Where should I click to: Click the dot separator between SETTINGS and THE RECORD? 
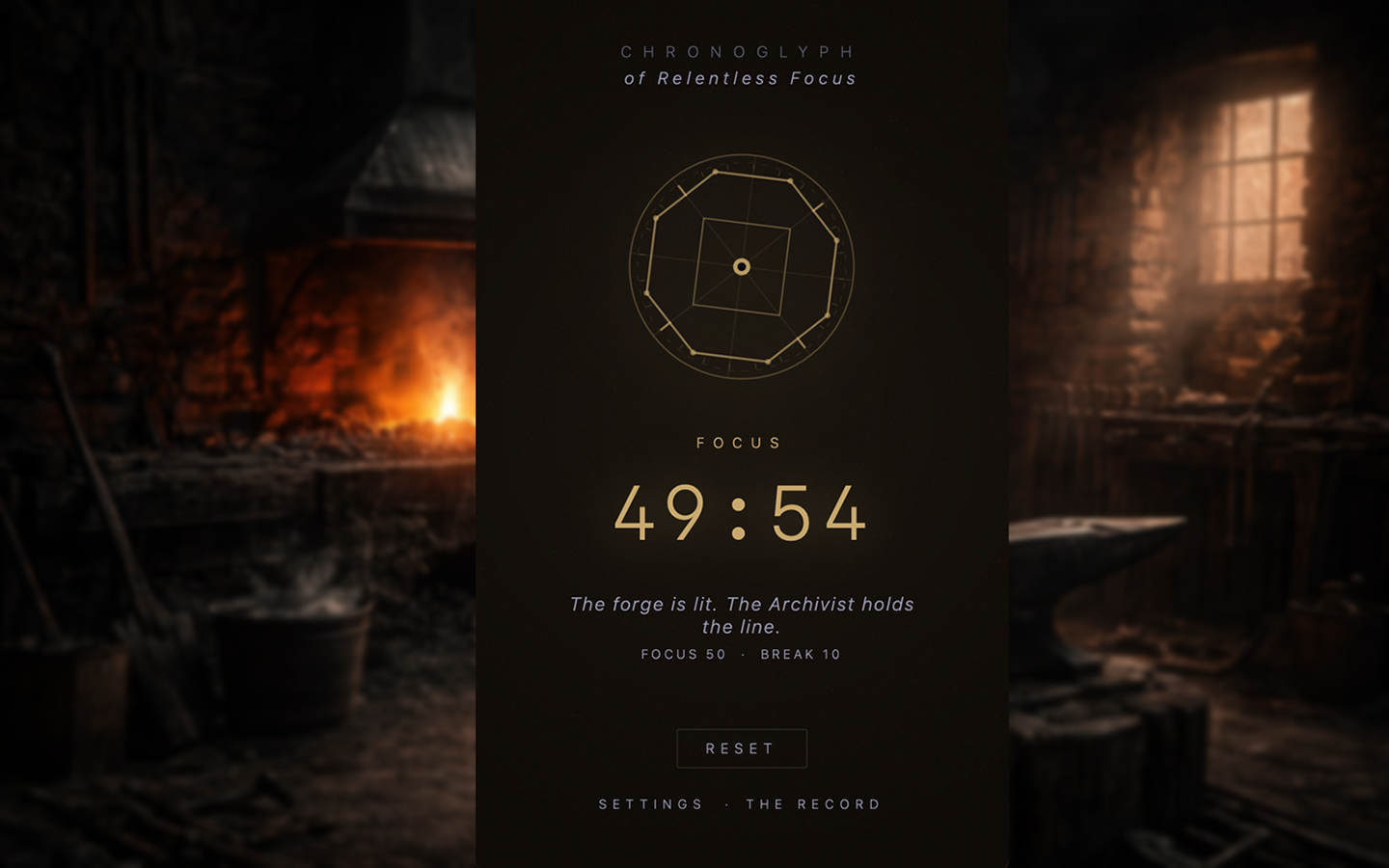coord(728,803)
